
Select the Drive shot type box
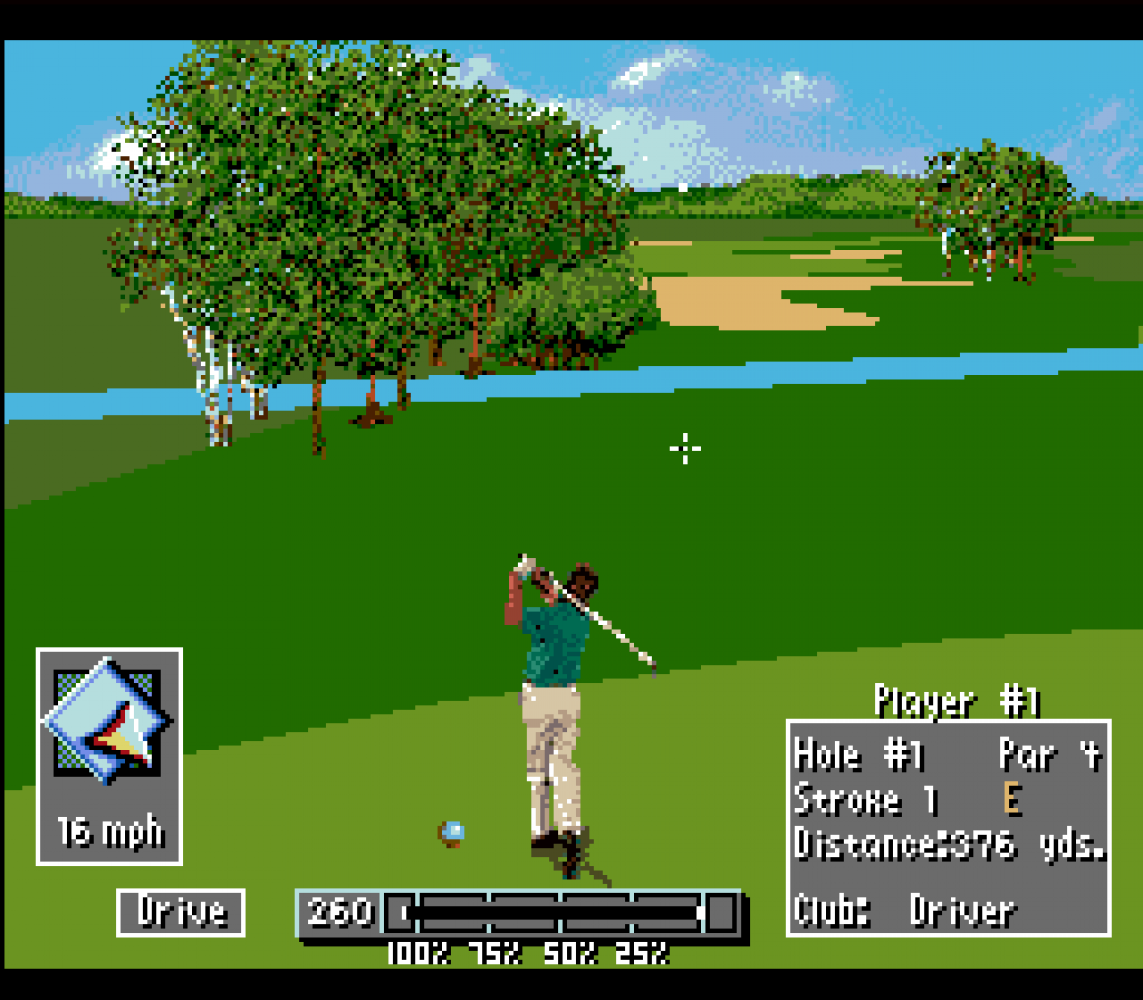(181, 912)
